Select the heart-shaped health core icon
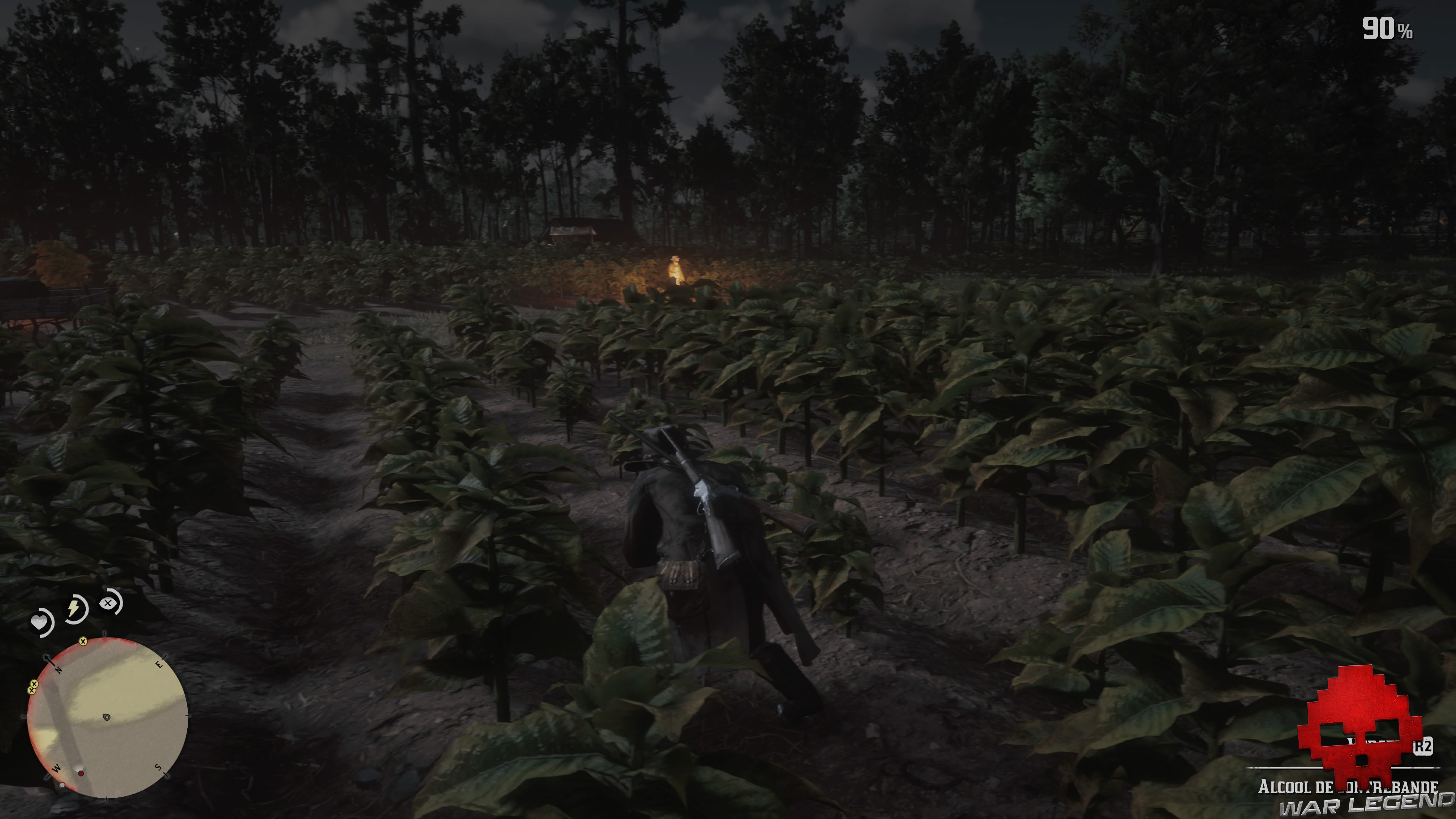Viewport: 1456px width, 819px height. point(40,622)
